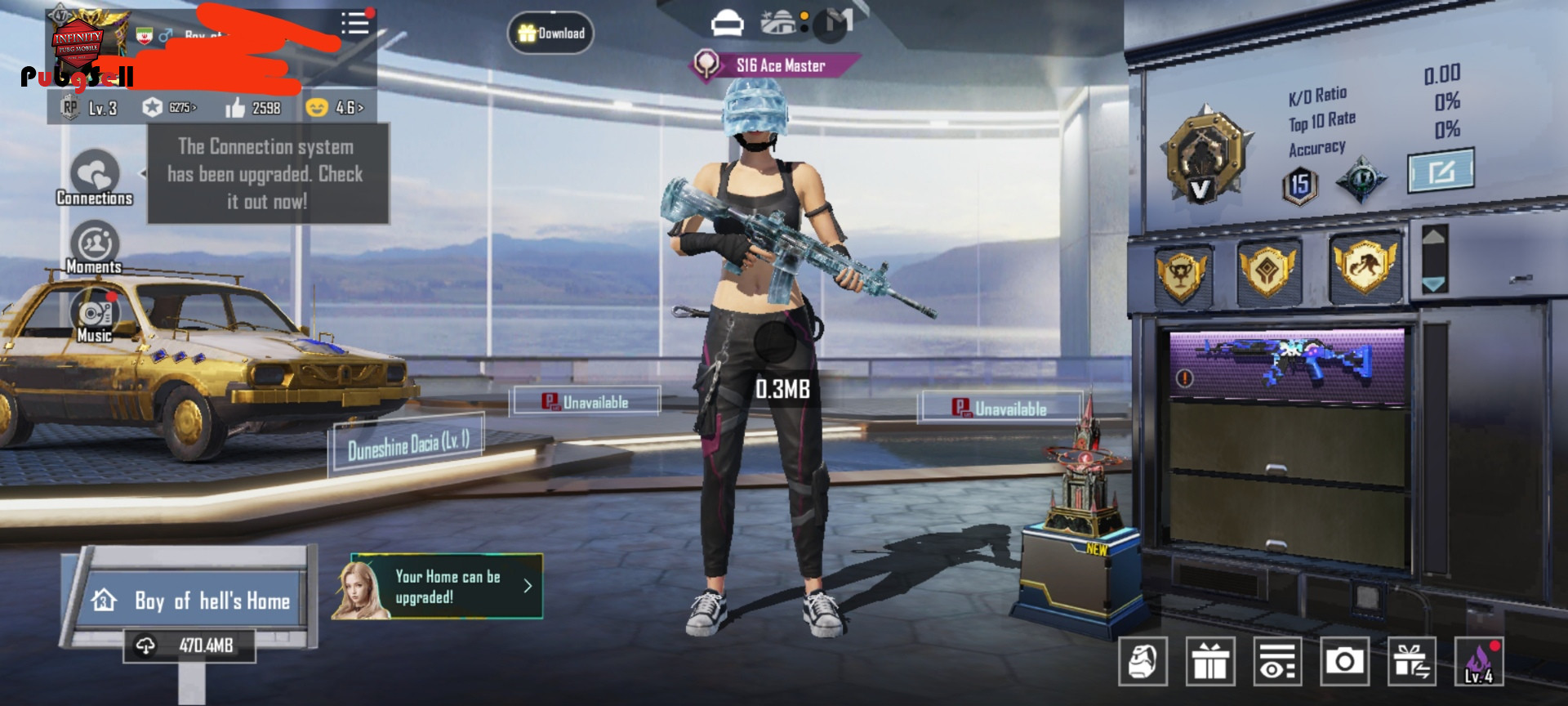Click the edit showcase button near stats
The image size is (1568, 706).
pyautogui.click(x=1441, y=171)
